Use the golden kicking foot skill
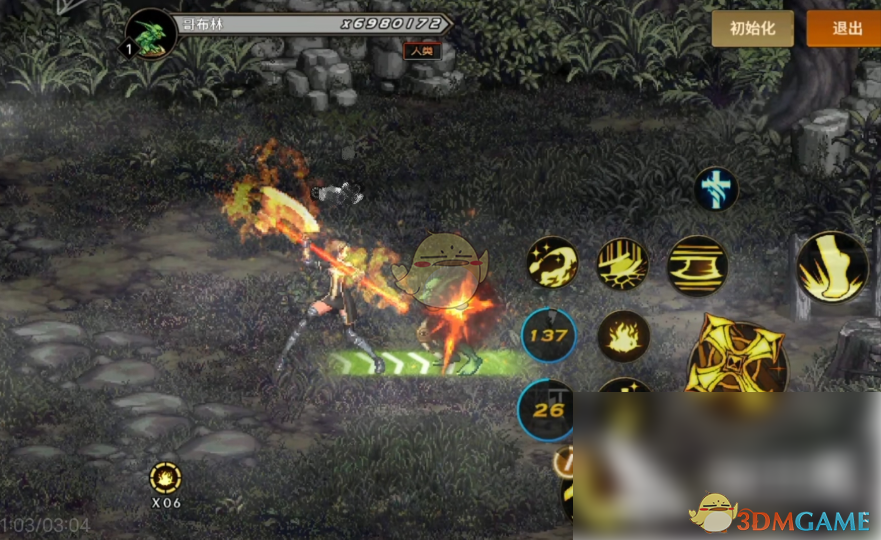Image resolution: width=881 pixels, height=540 pixels. 832,267
